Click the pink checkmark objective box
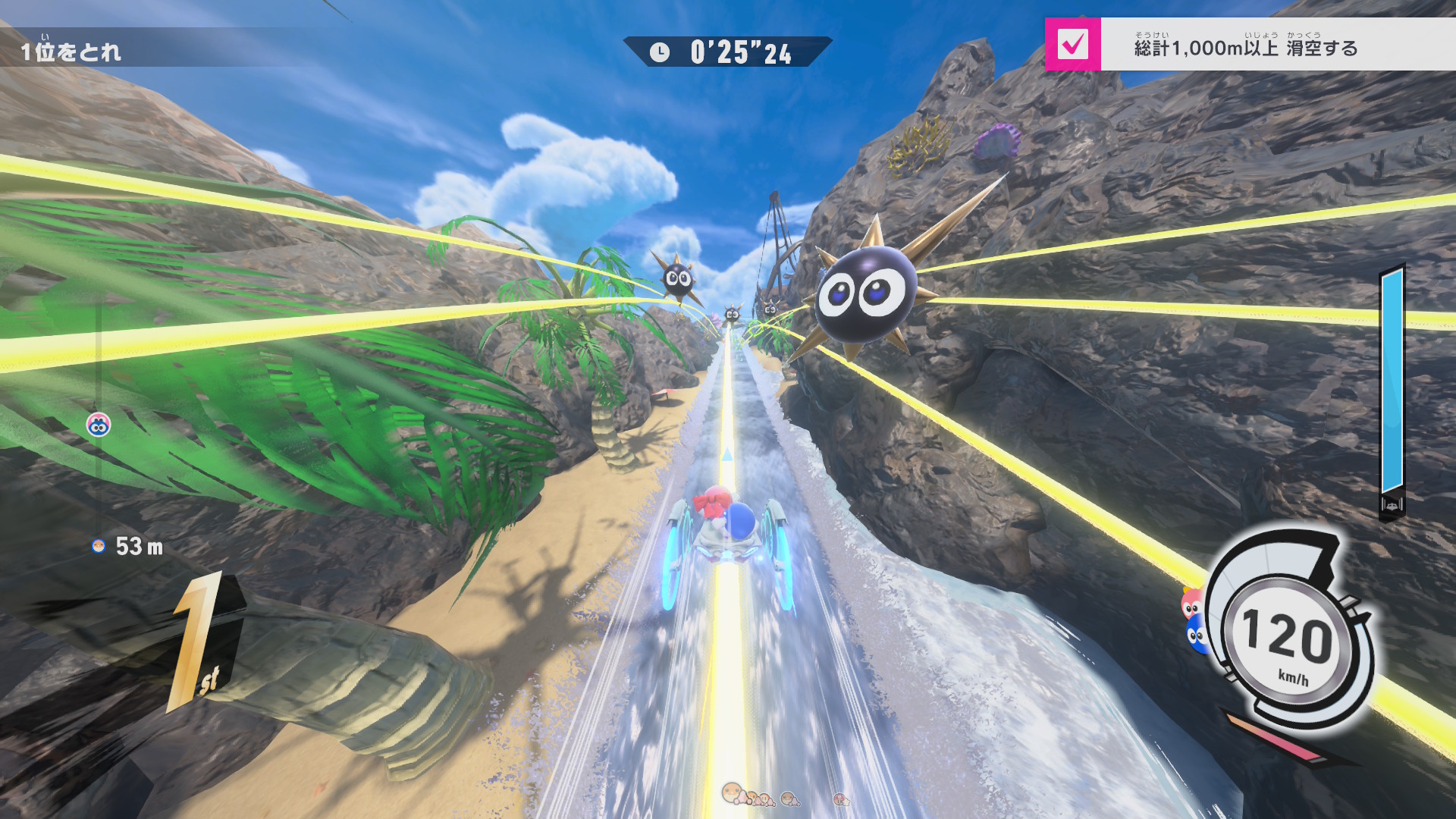Image resolution: width=1456 pixels, height=819 pixels. click(x=1072, y=45)
